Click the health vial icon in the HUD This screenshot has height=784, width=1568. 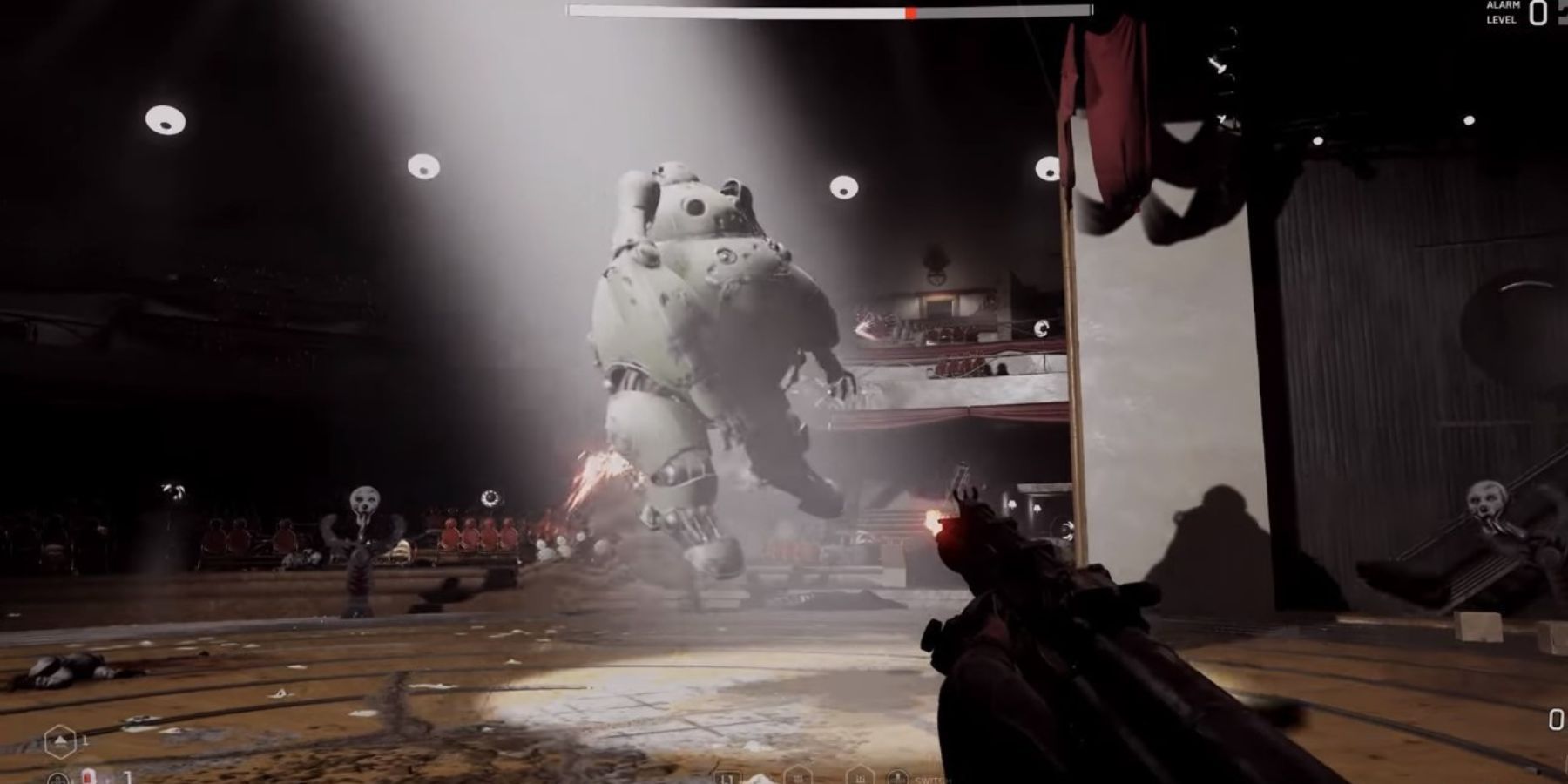point(89,778)
